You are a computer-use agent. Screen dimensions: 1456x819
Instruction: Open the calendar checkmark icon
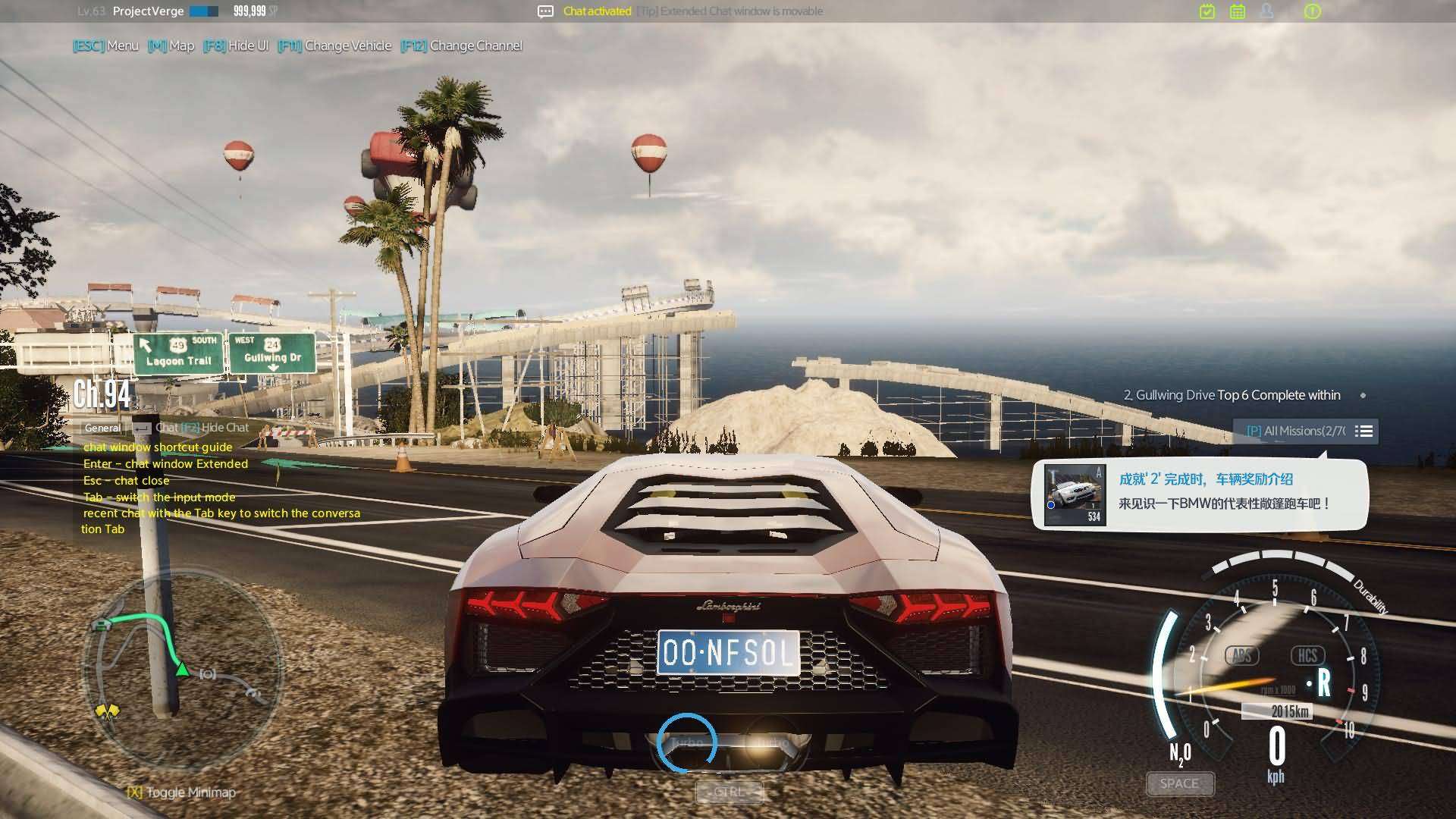1207,11
